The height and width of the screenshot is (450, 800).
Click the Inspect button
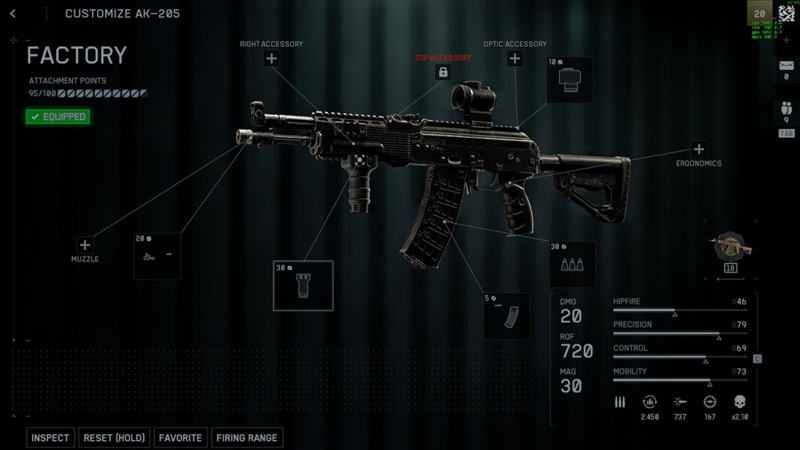pos(50,438)
